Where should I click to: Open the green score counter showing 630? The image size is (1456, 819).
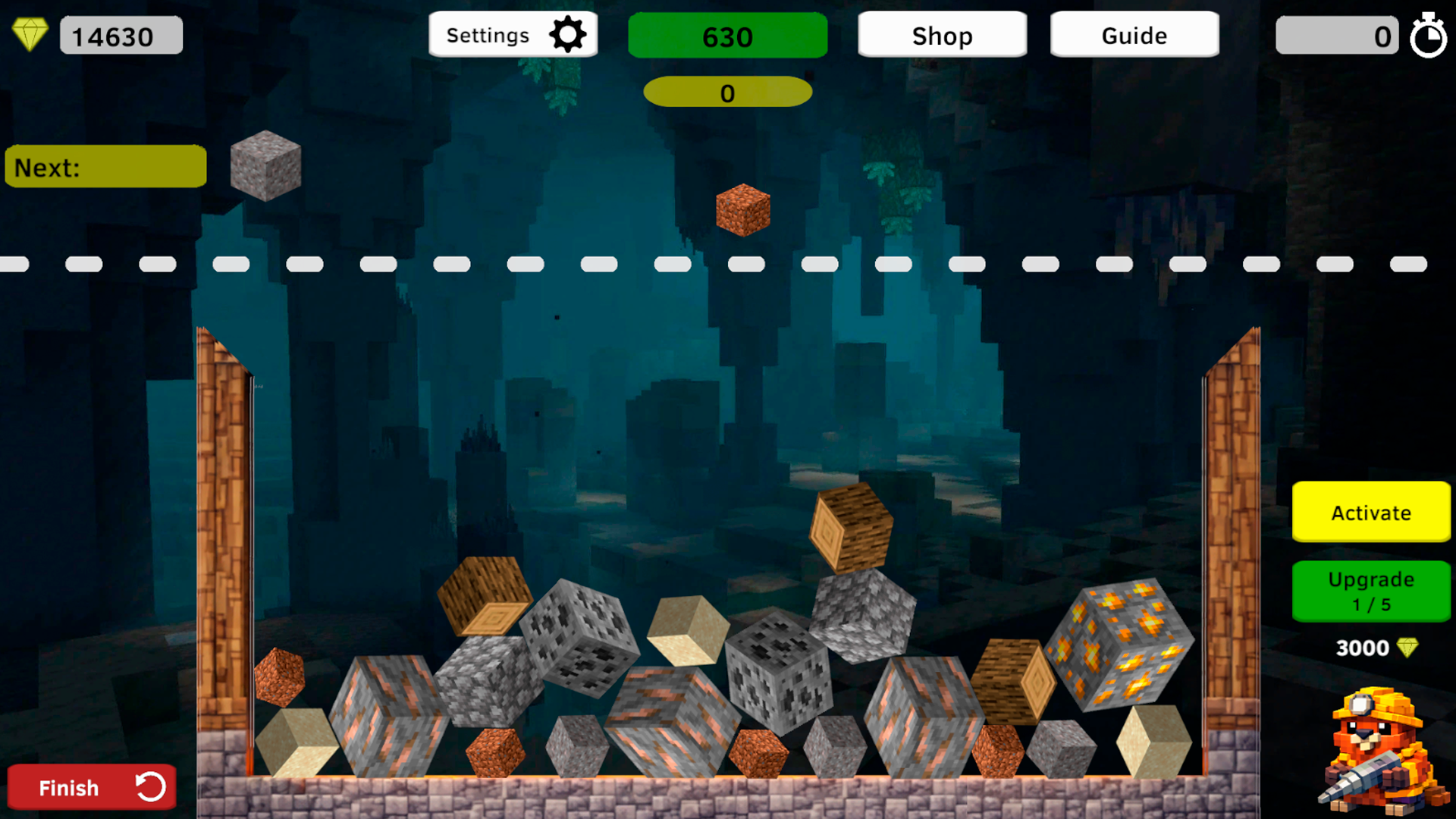click(x=727, y=36)
